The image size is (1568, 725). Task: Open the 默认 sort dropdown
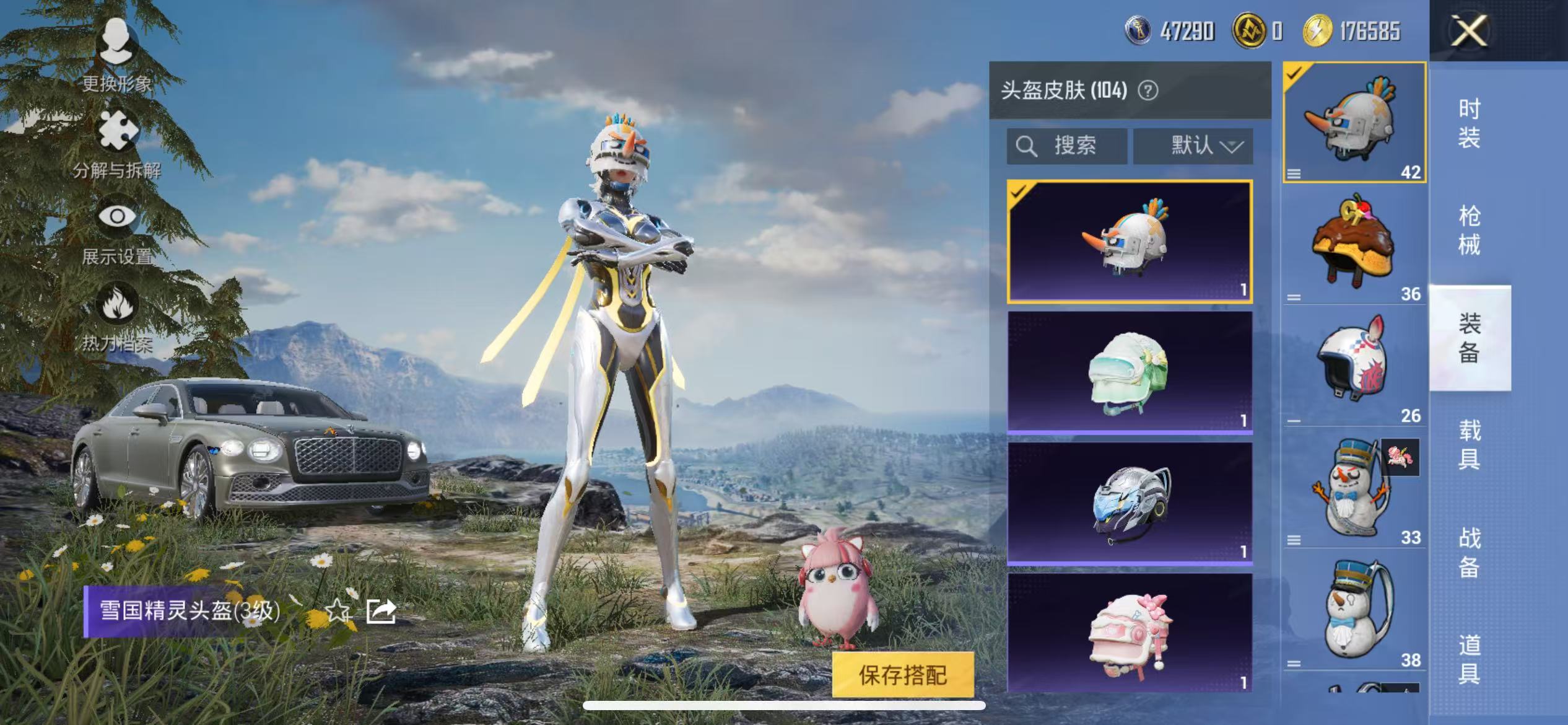tap(1193, 146)
